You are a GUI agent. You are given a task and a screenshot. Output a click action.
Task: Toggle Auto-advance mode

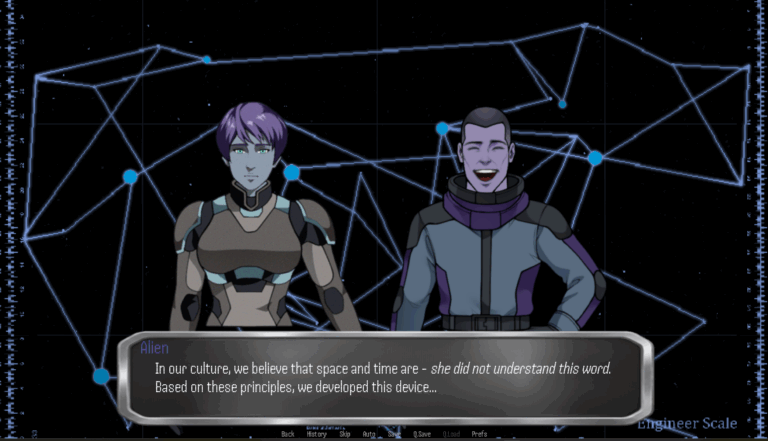[x=369, y=434]
